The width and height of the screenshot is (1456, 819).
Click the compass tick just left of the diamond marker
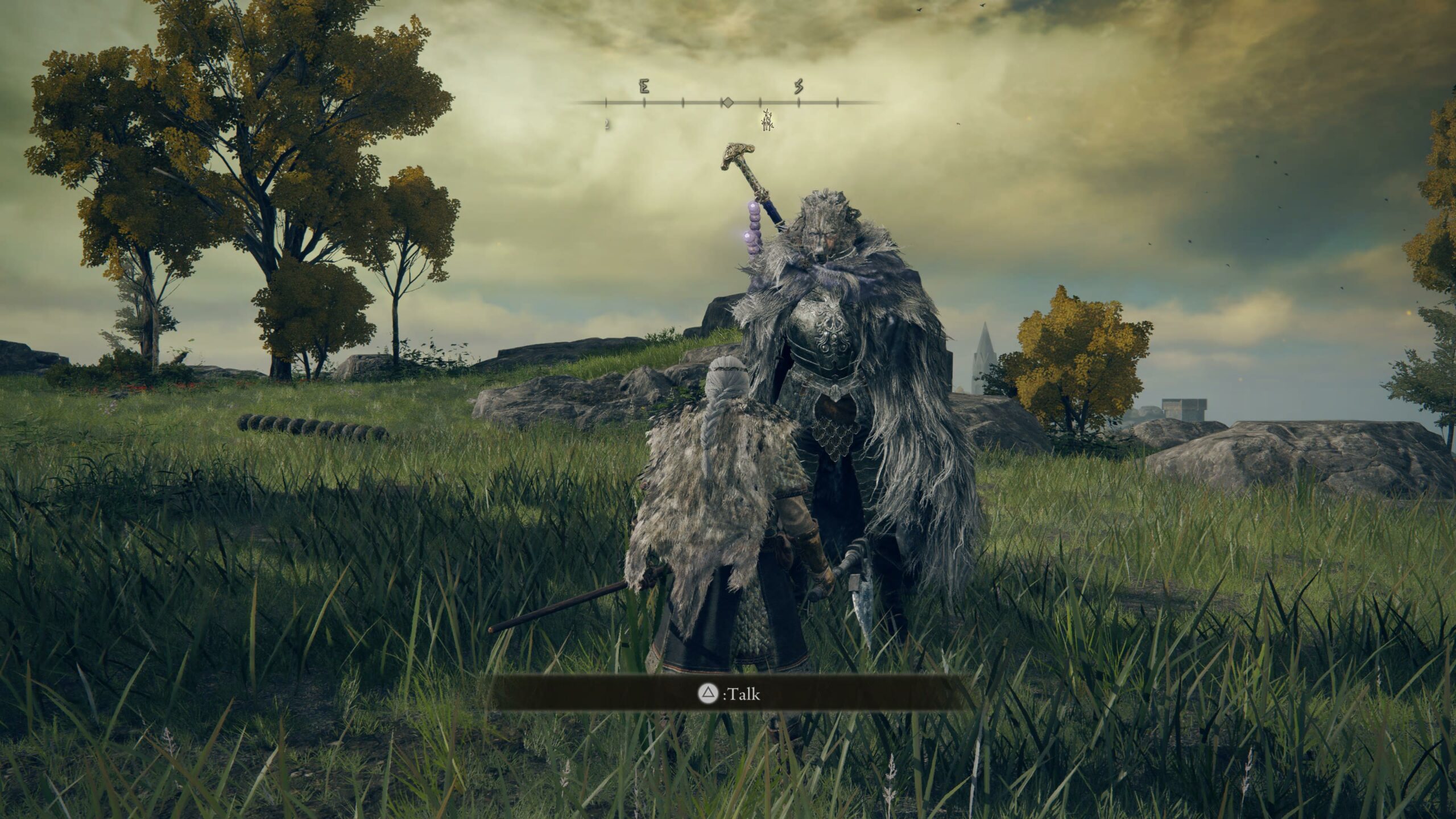coord(682,104)
